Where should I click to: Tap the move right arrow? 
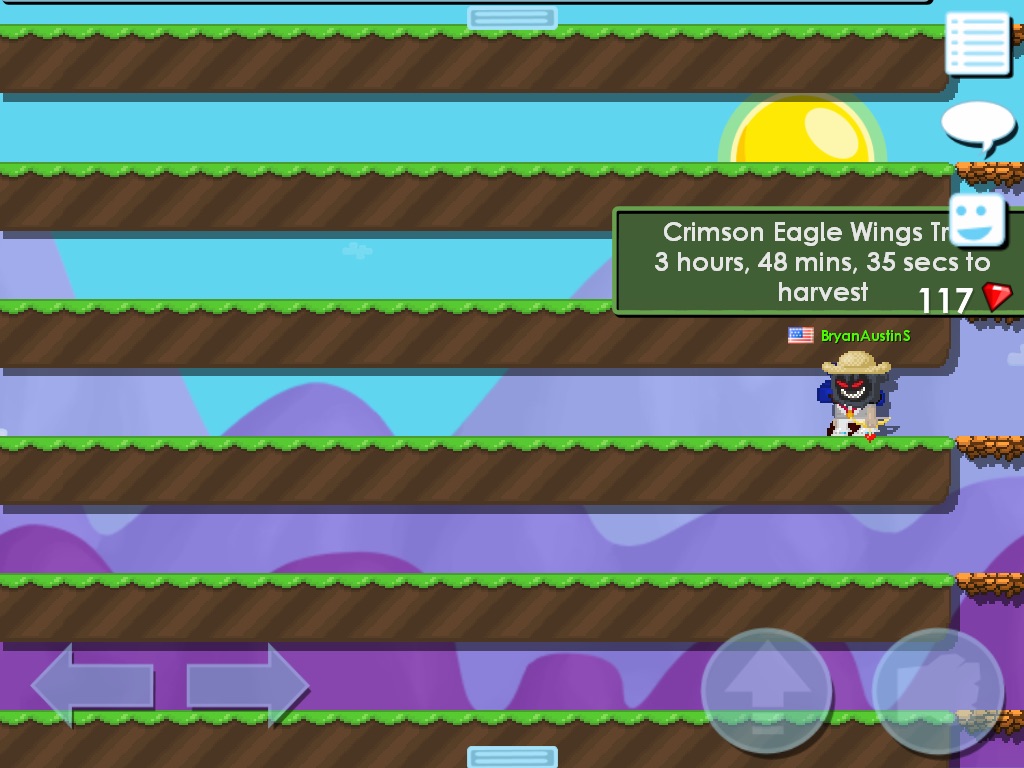pyautogui.click(x=247, y=685)
